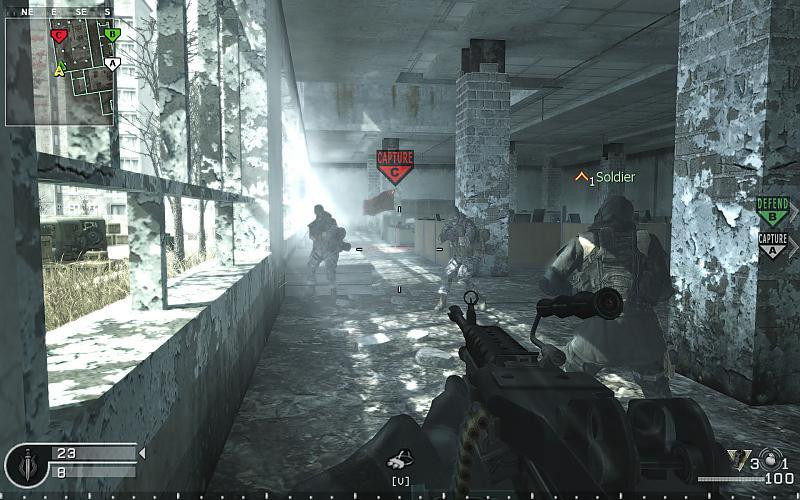
Task: Click the white Capture A objective marker
Action: pyautogui.click(x=772, y=245)
